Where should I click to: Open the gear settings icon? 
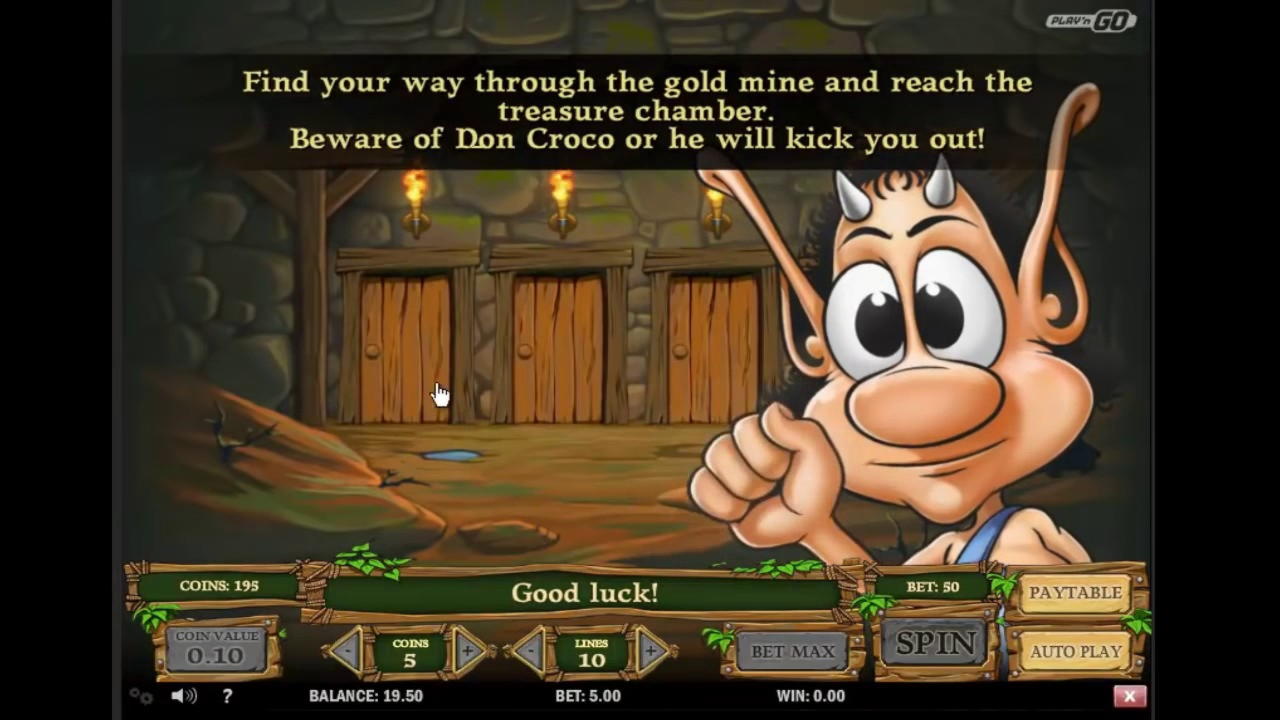pyautogui.click(x=141, y=696)
